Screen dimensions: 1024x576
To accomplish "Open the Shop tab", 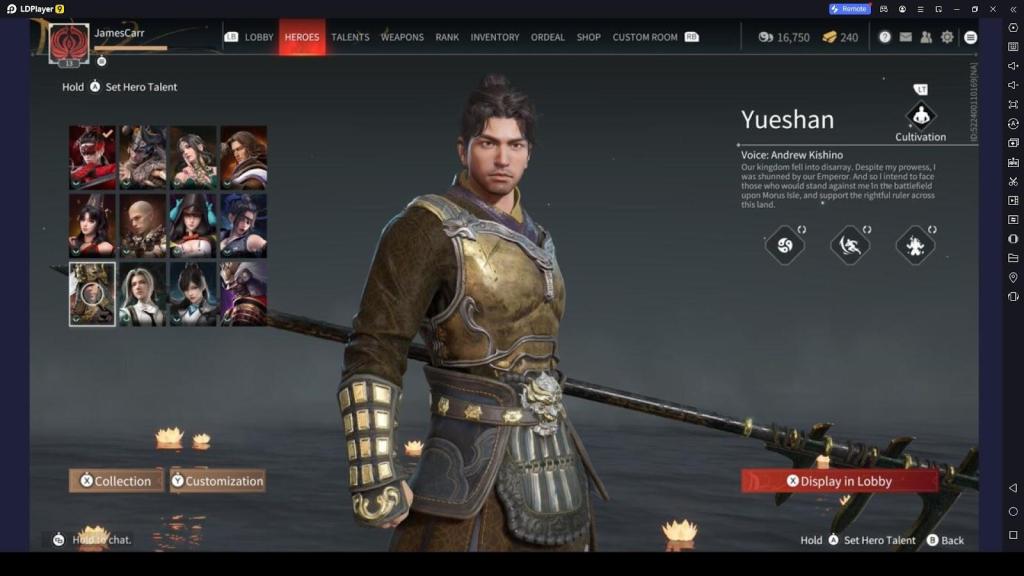I will click(589, 37).
